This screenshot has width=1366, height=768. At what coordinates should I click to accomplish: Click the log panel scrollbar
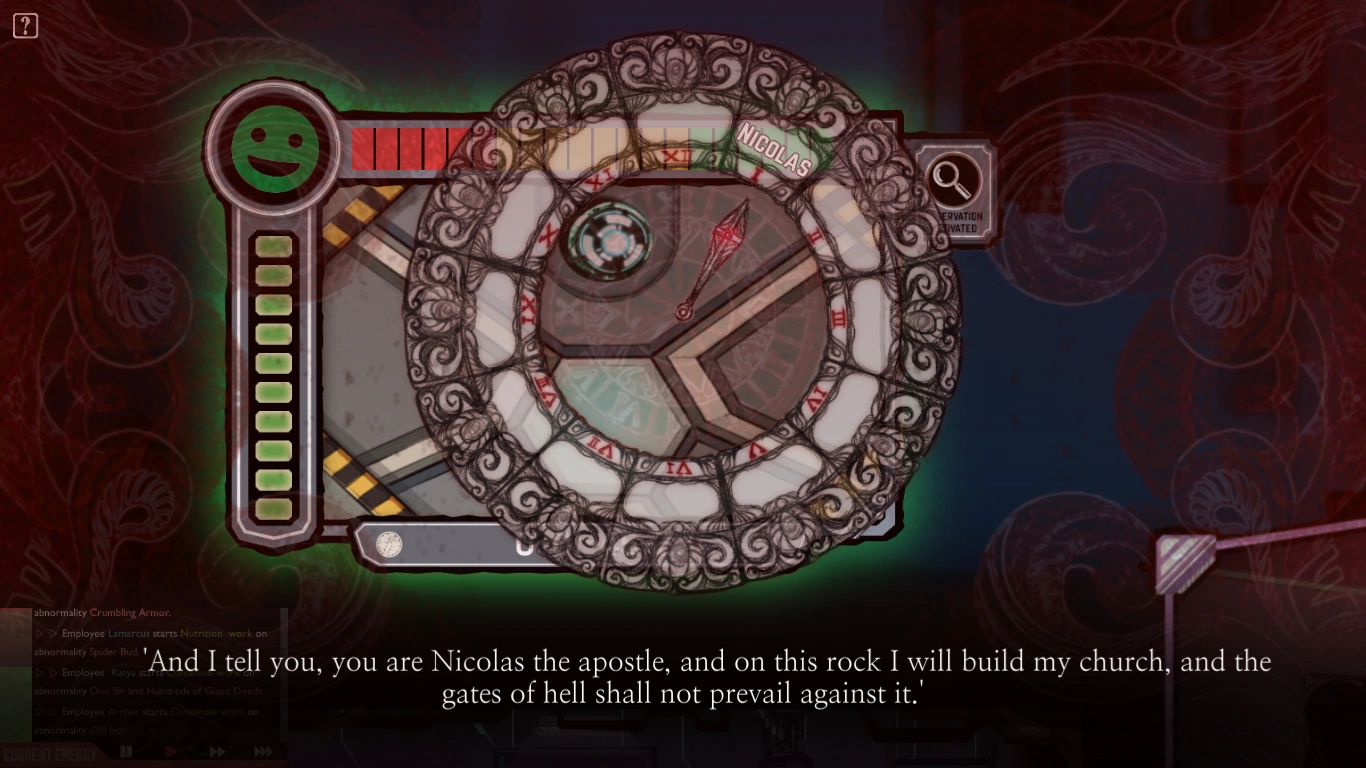pos(284,668)
